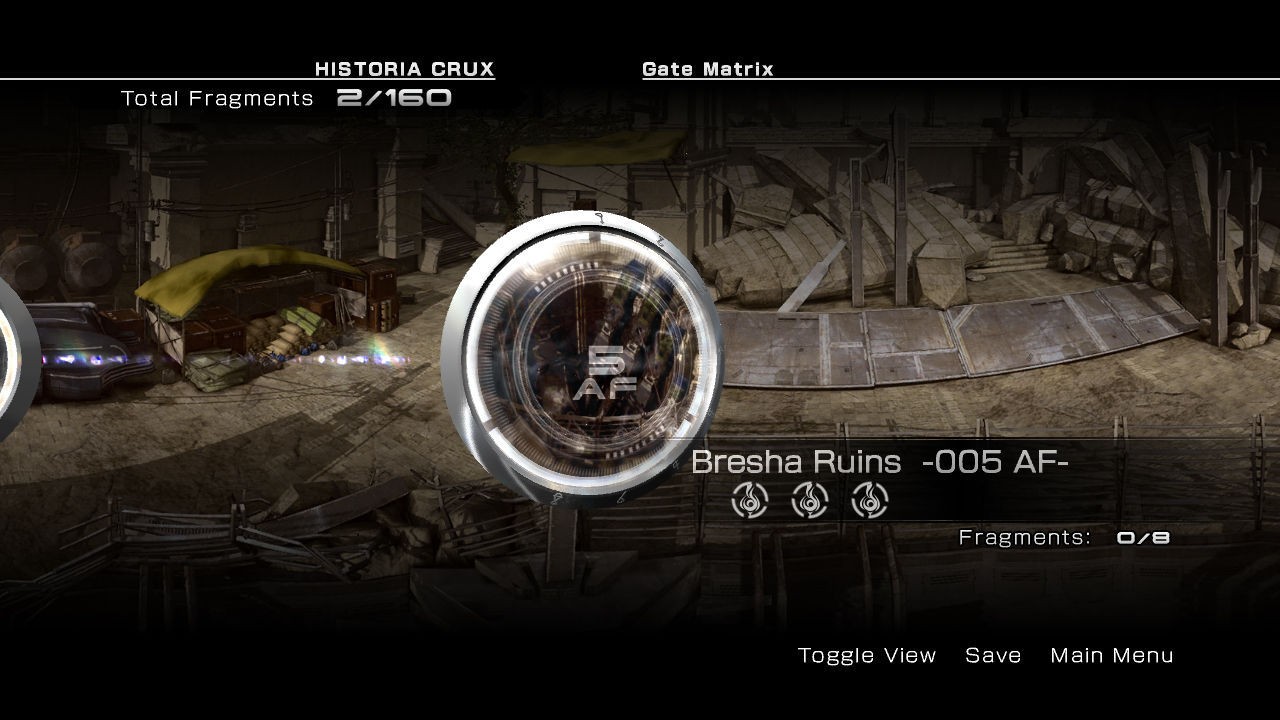The image size is (1280, 720).
Task: Switch to the Historia Crux tab
Action: [x=404, y=69]
